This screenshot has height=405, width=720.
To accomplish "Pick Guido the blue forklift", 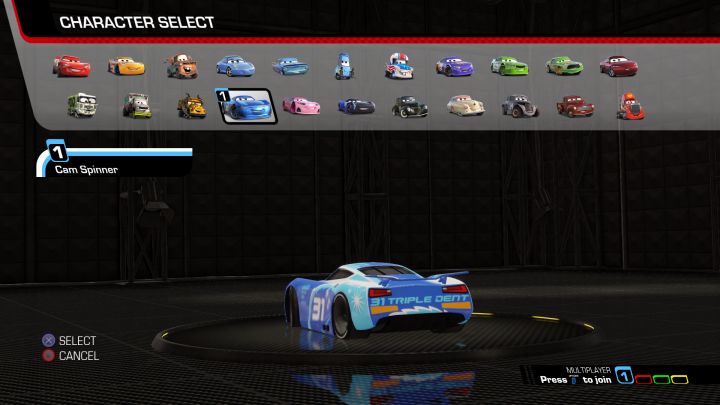I will [x=344, y=67].
